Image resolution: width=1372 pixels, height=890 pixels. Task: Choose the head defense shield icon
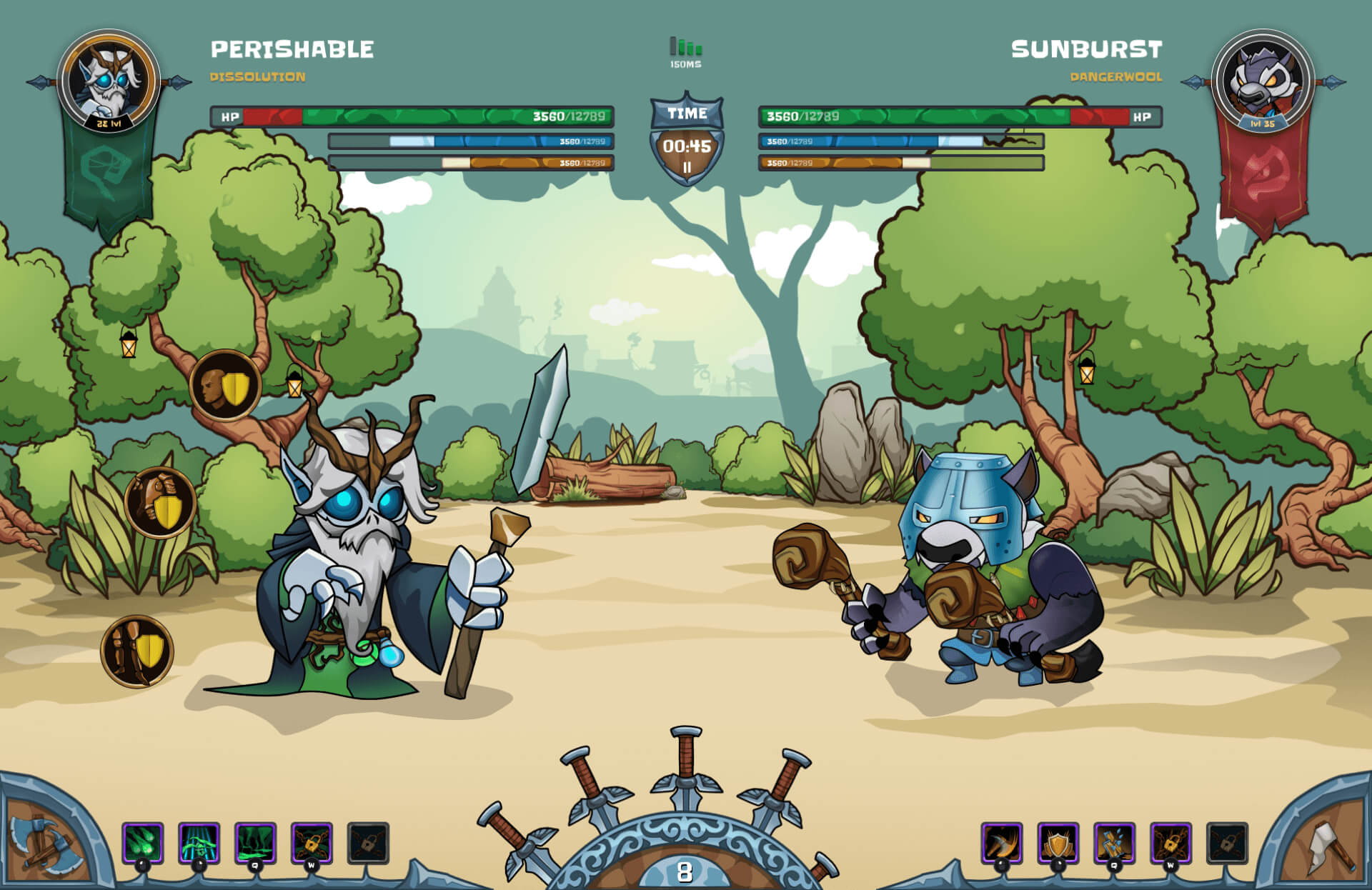tap(225, 386)
